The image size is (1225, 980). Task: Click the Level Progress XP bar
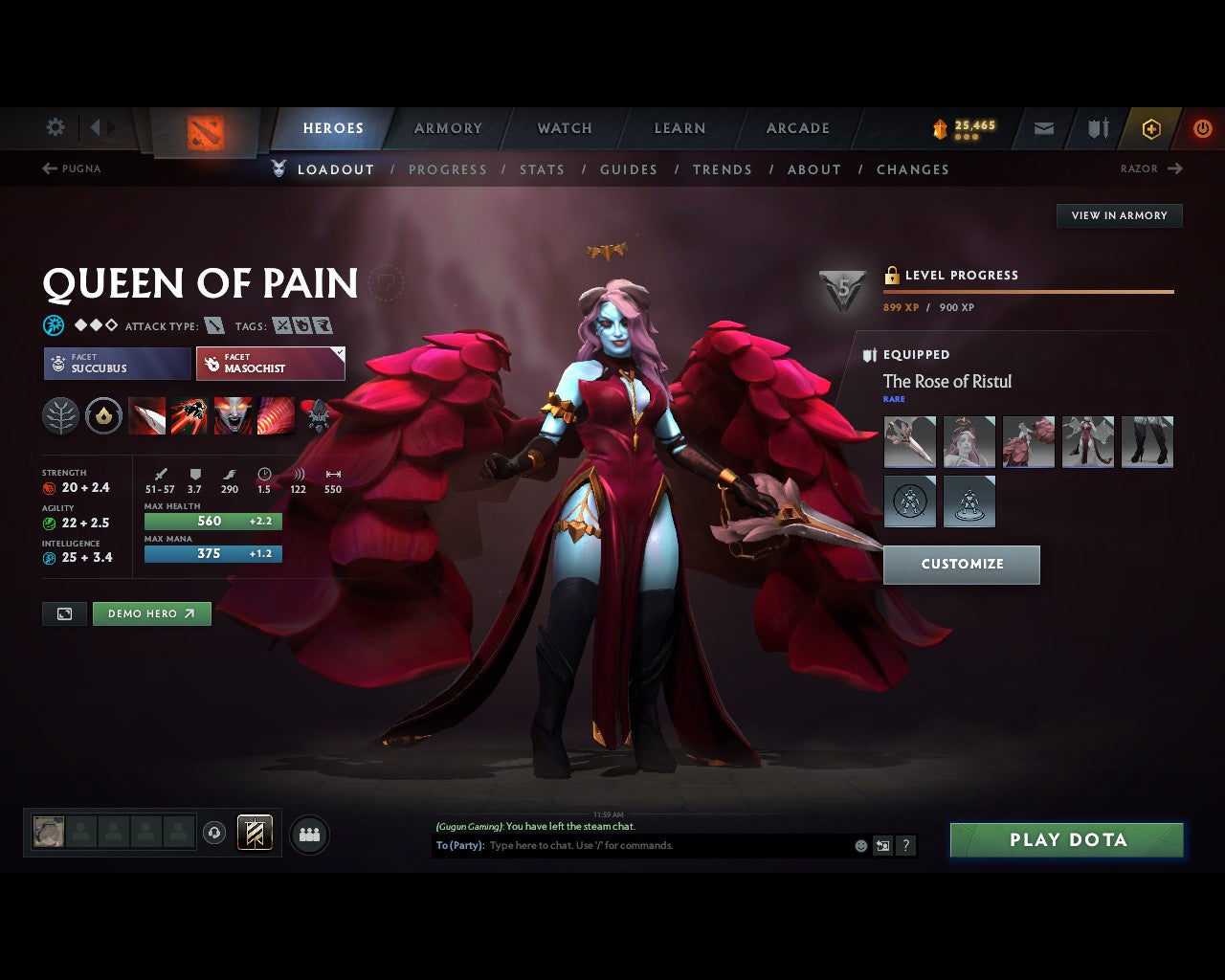[1029, 292]
